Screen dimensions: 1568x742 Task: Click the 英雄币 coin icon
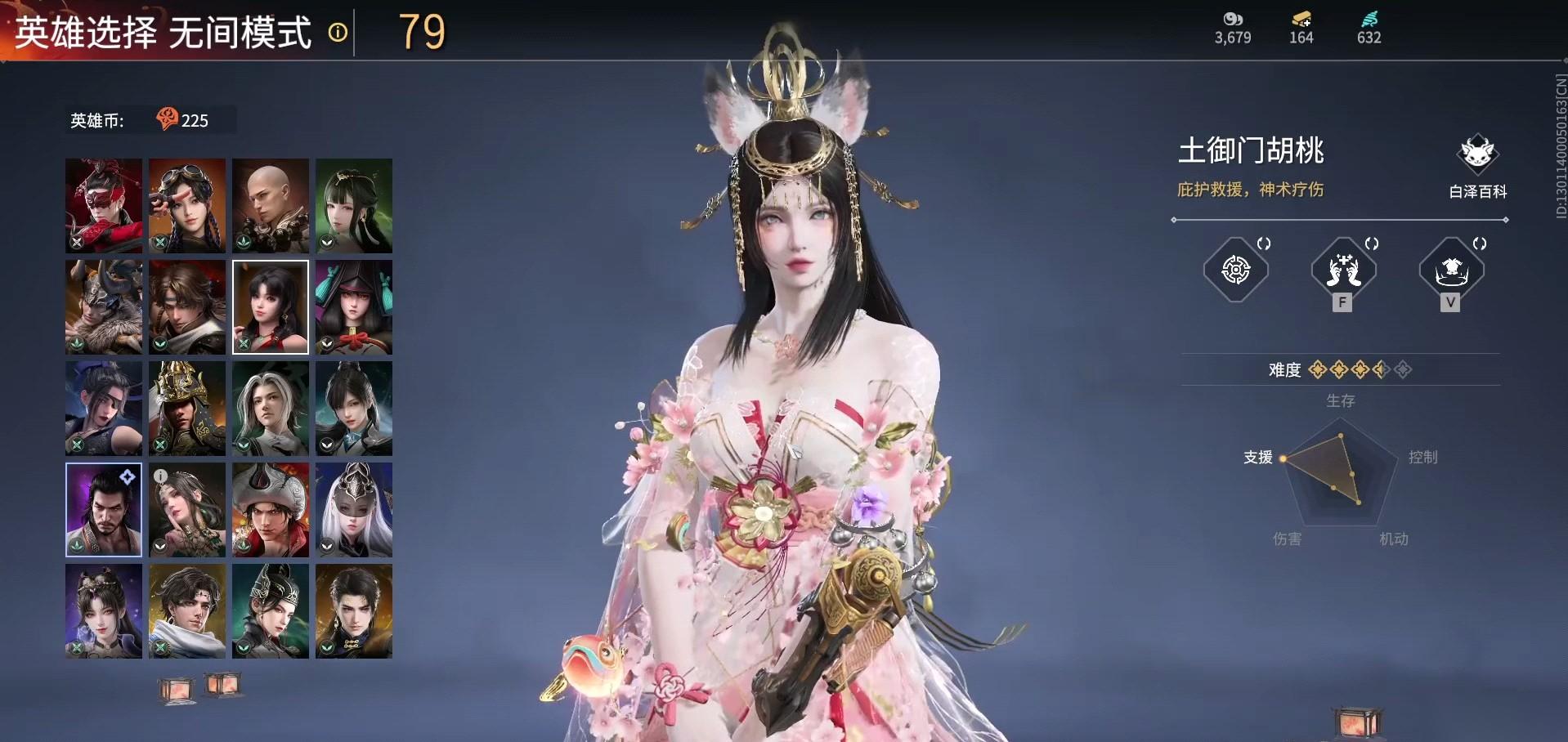[x=168, y=119]
